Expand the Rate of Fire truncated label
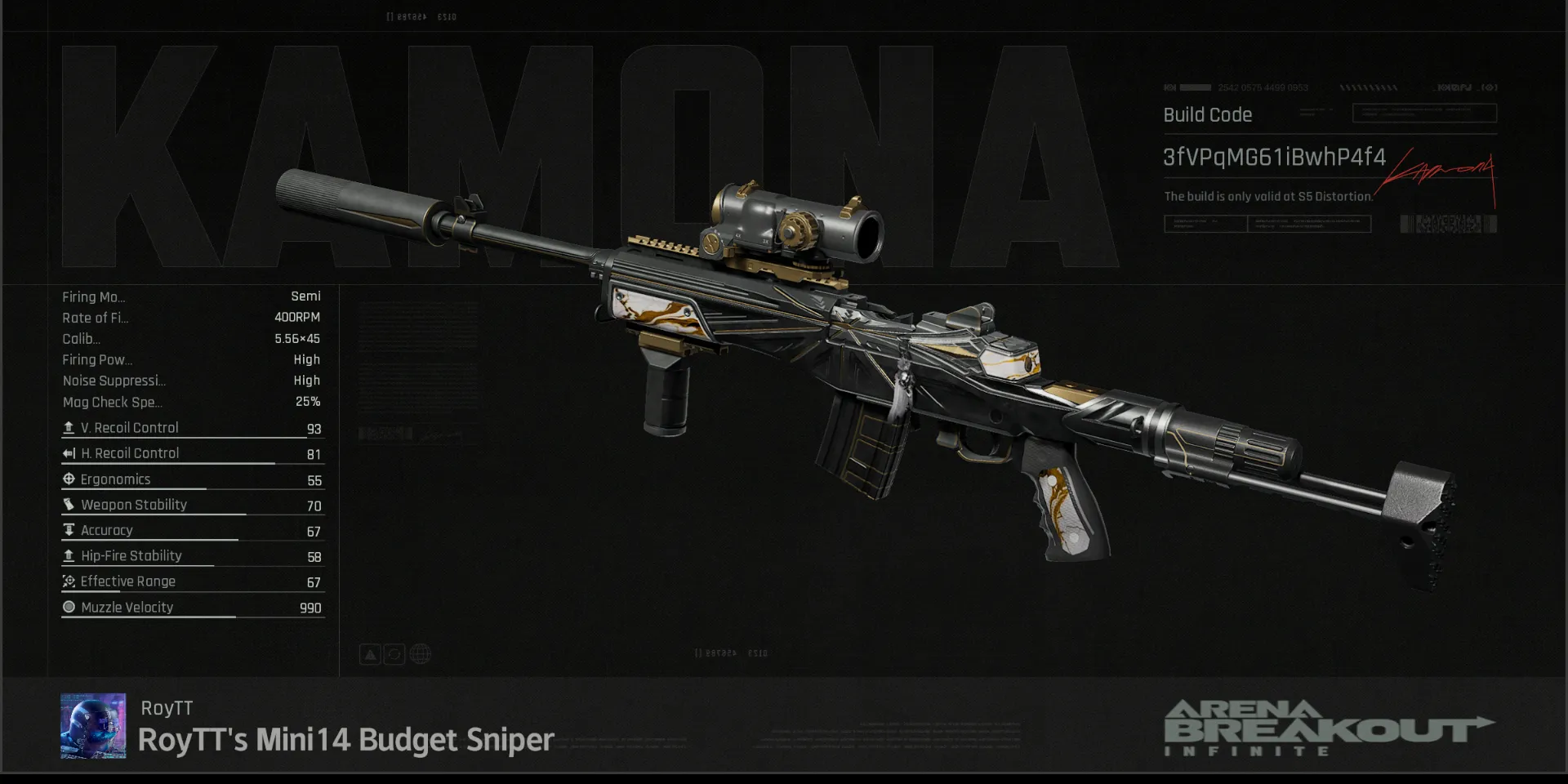The height and width of the screenshot is (784, 1568). click(x=96, y=318)
